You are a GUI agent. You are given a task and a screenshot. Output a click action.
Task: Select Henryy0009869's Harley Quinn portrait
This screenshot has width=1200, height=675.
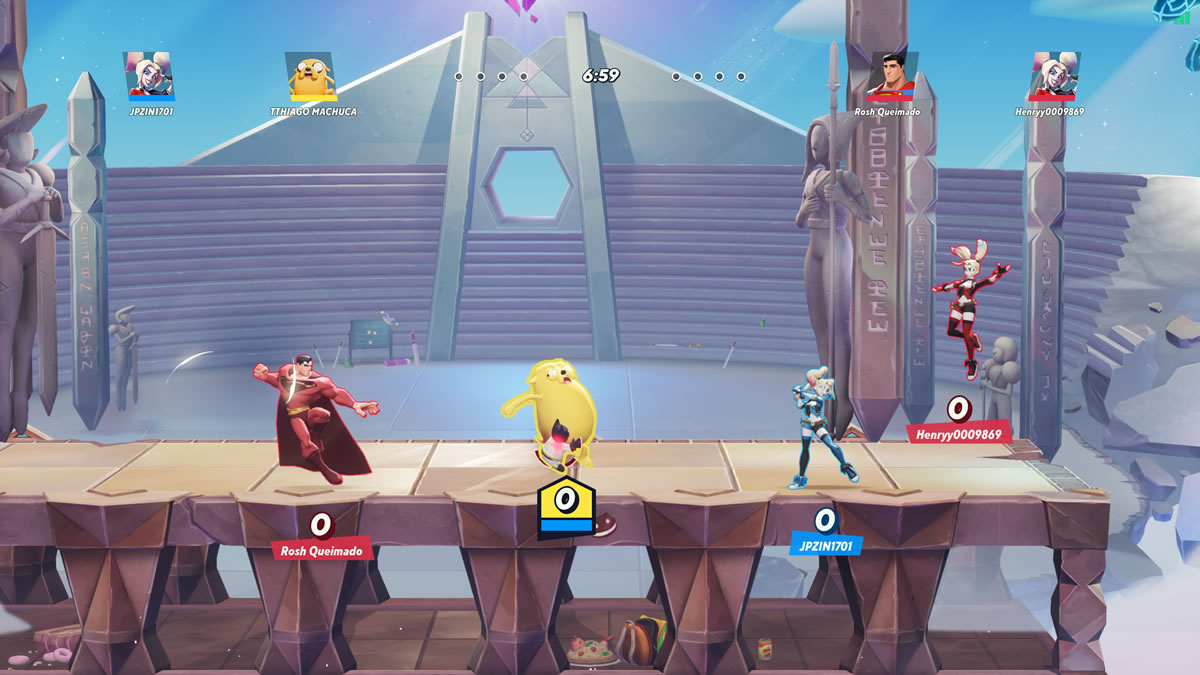[1055, 76]
